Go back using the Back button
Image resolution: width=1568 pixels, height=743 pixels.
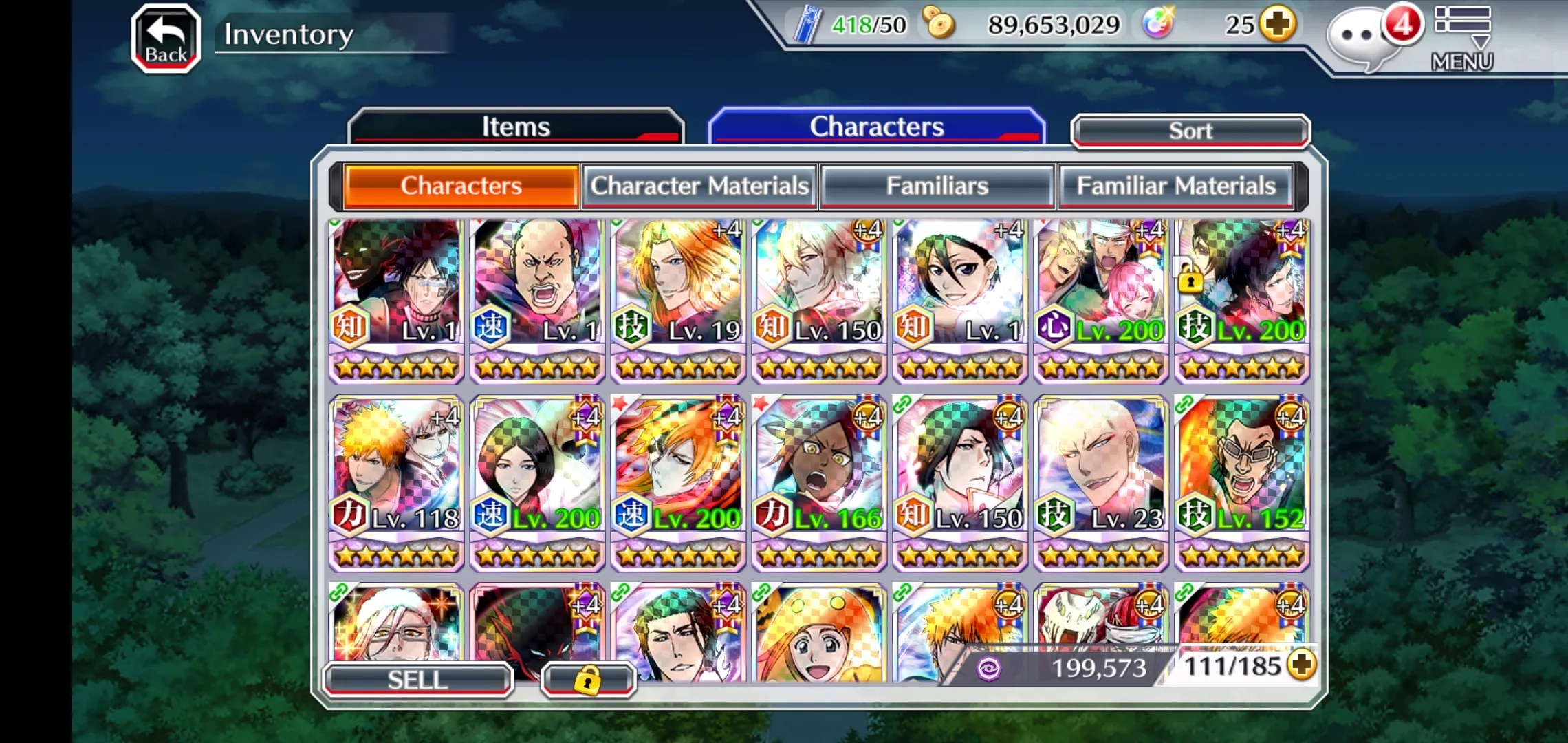(x=166, y=39)
